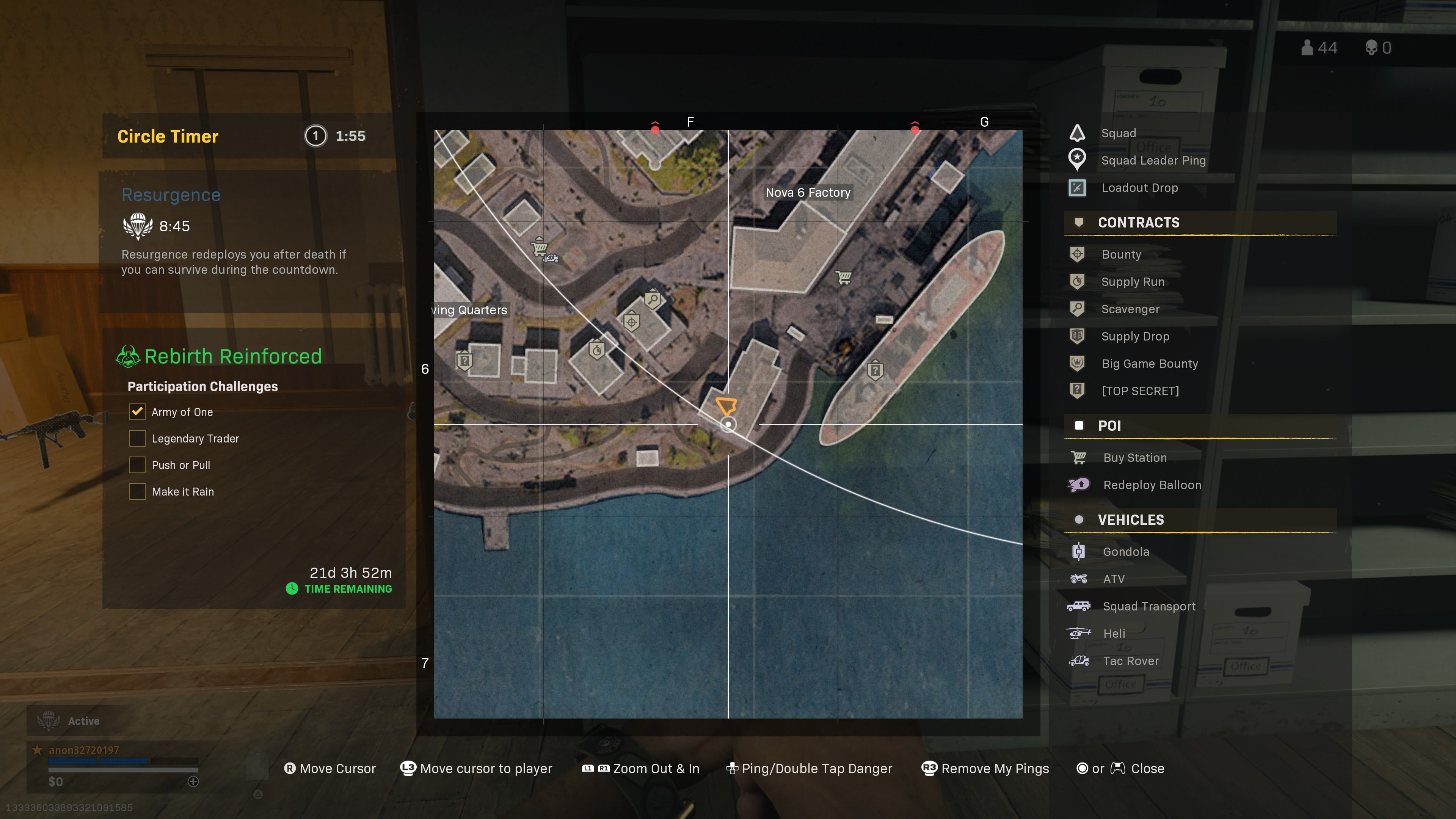The image size is (1456, 819).
Task: Expand the VEHICLES legend section
Action: pyautogui.click(x=1130, y=519)
